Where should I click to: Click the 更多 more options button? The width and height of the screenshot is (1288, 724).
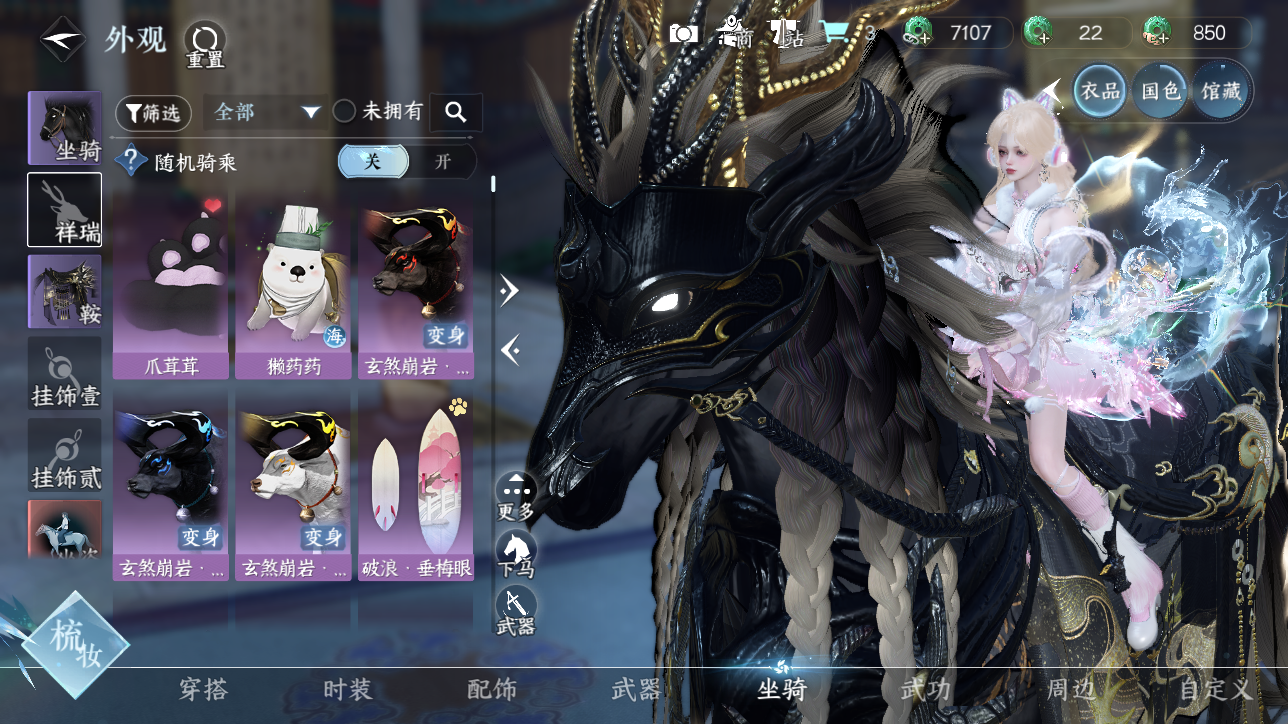pos(516,496)
